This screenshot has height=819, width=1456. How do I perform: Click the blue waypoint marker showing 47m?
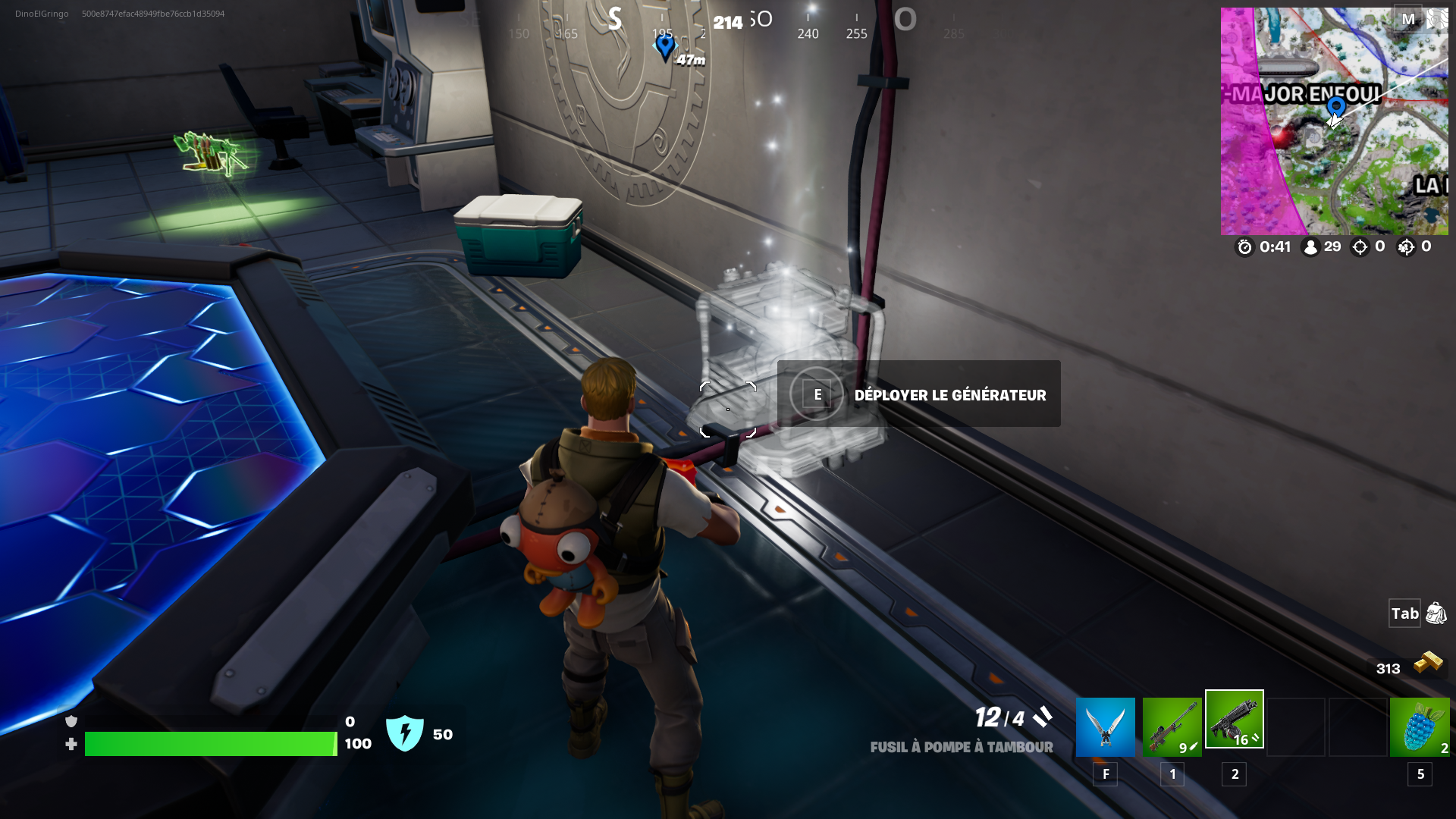665,47
